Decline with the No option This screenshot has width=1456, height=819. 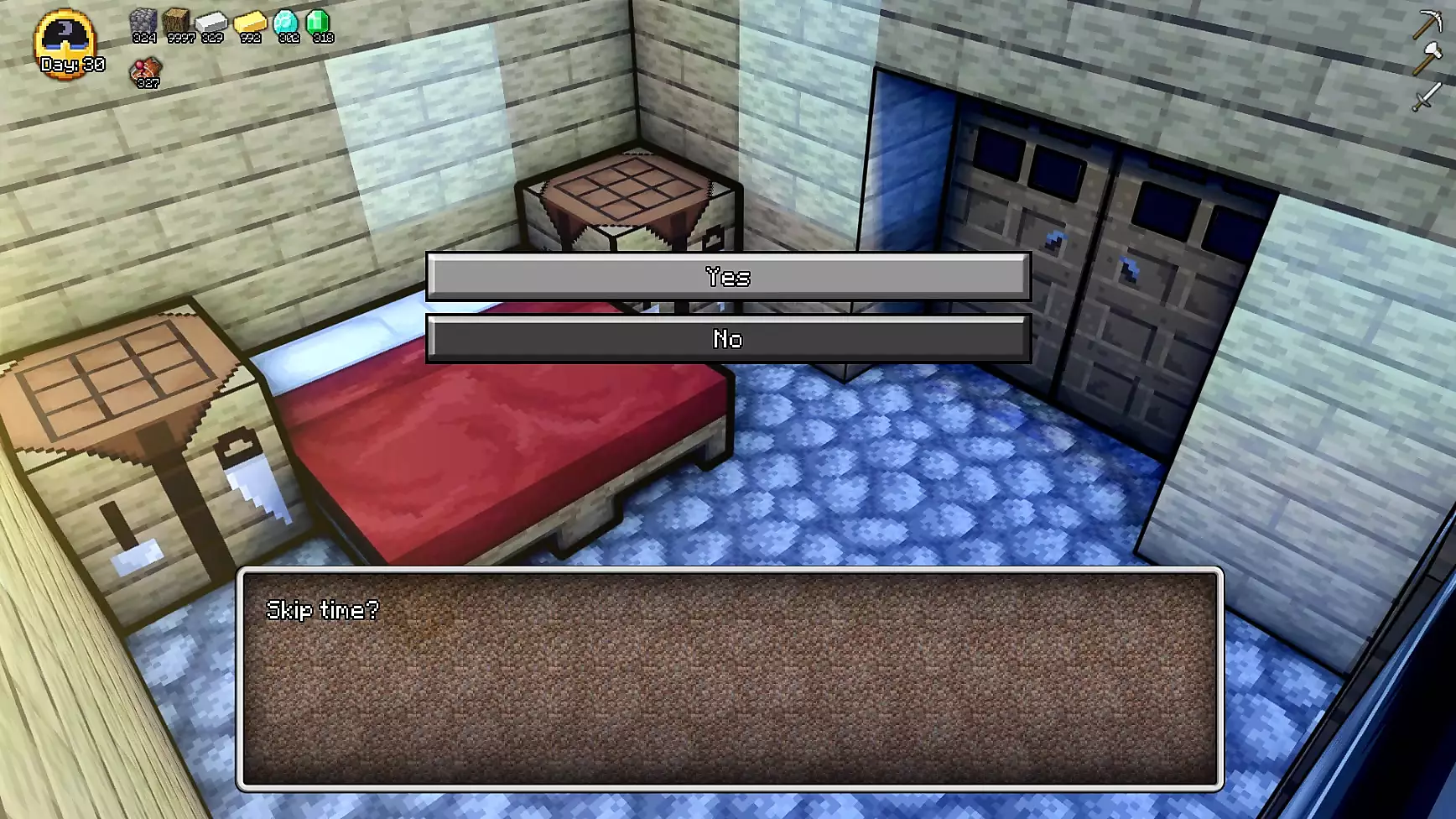pos(728,338)
